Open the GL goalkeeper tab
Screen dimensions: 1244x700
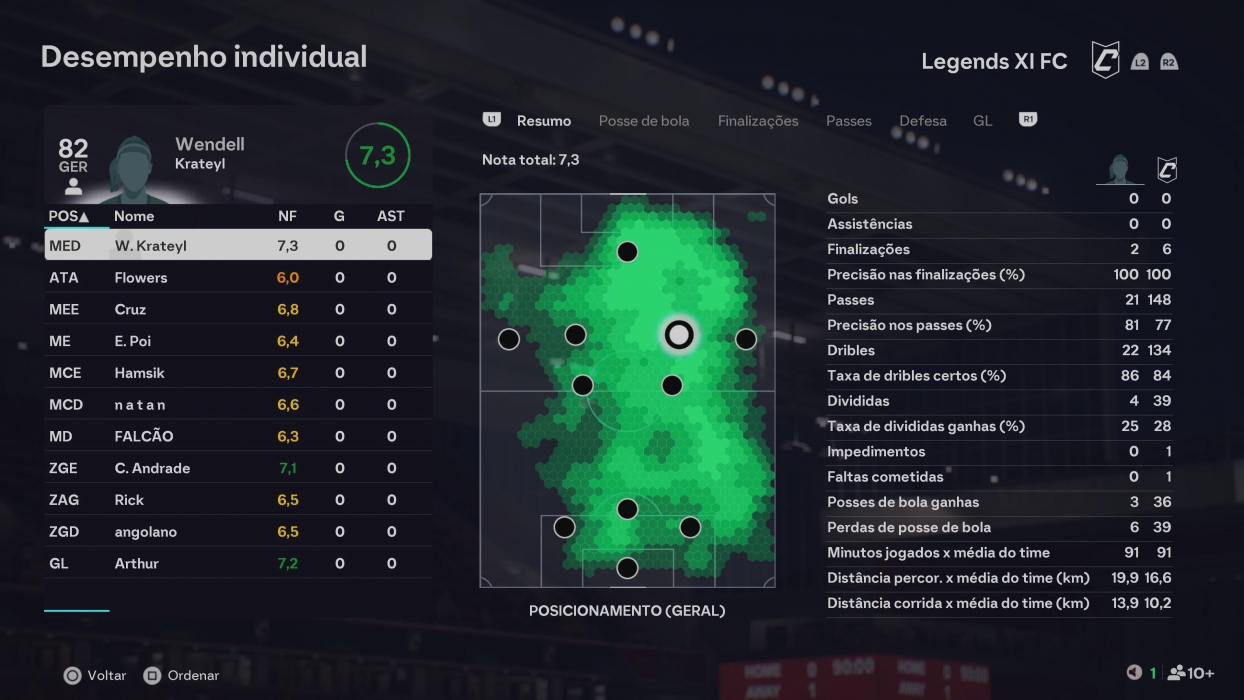coord(982,121)
